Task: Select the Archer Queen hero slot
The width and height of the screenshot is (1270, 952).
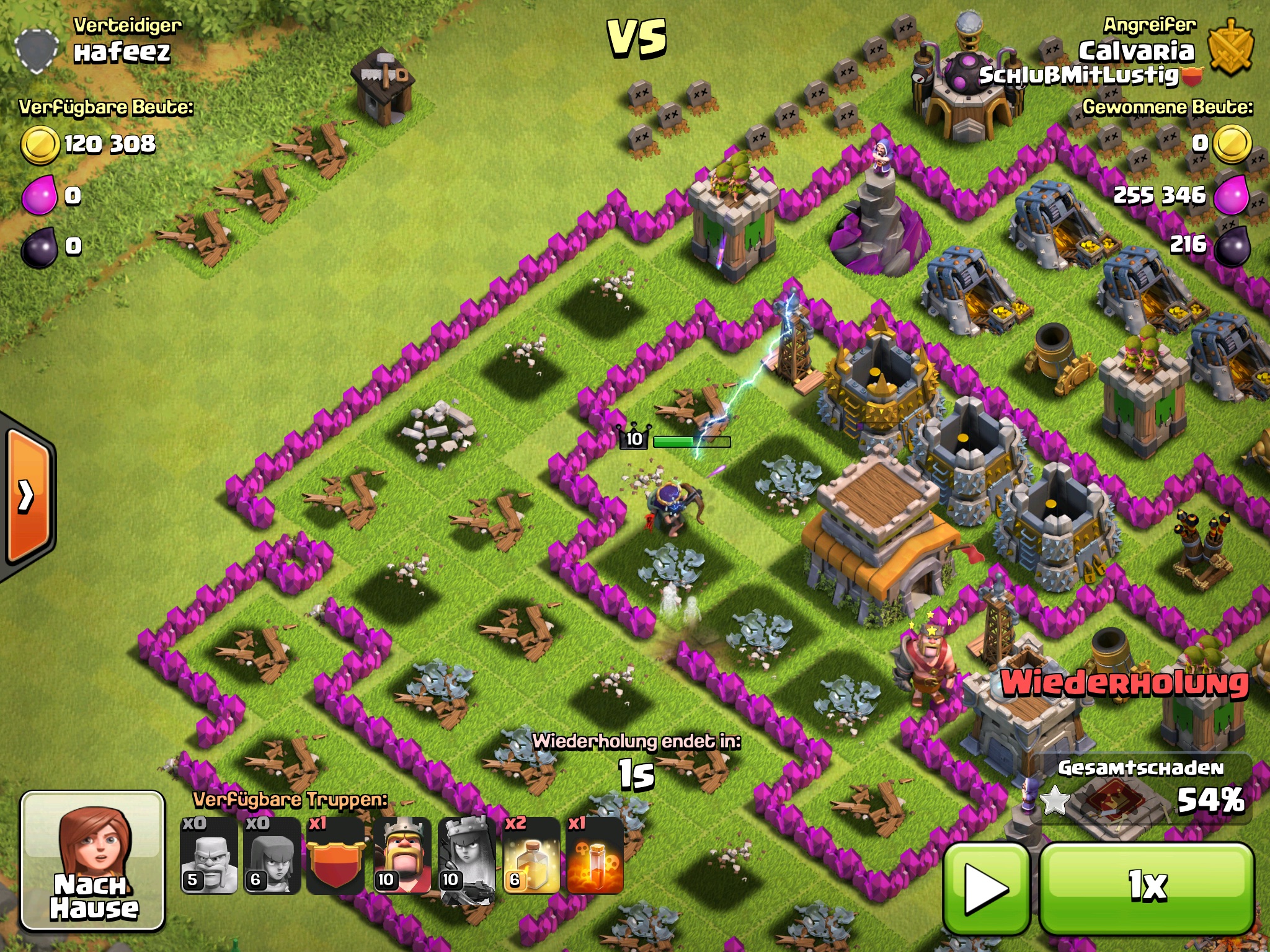Action: click(x=466, y=856)
